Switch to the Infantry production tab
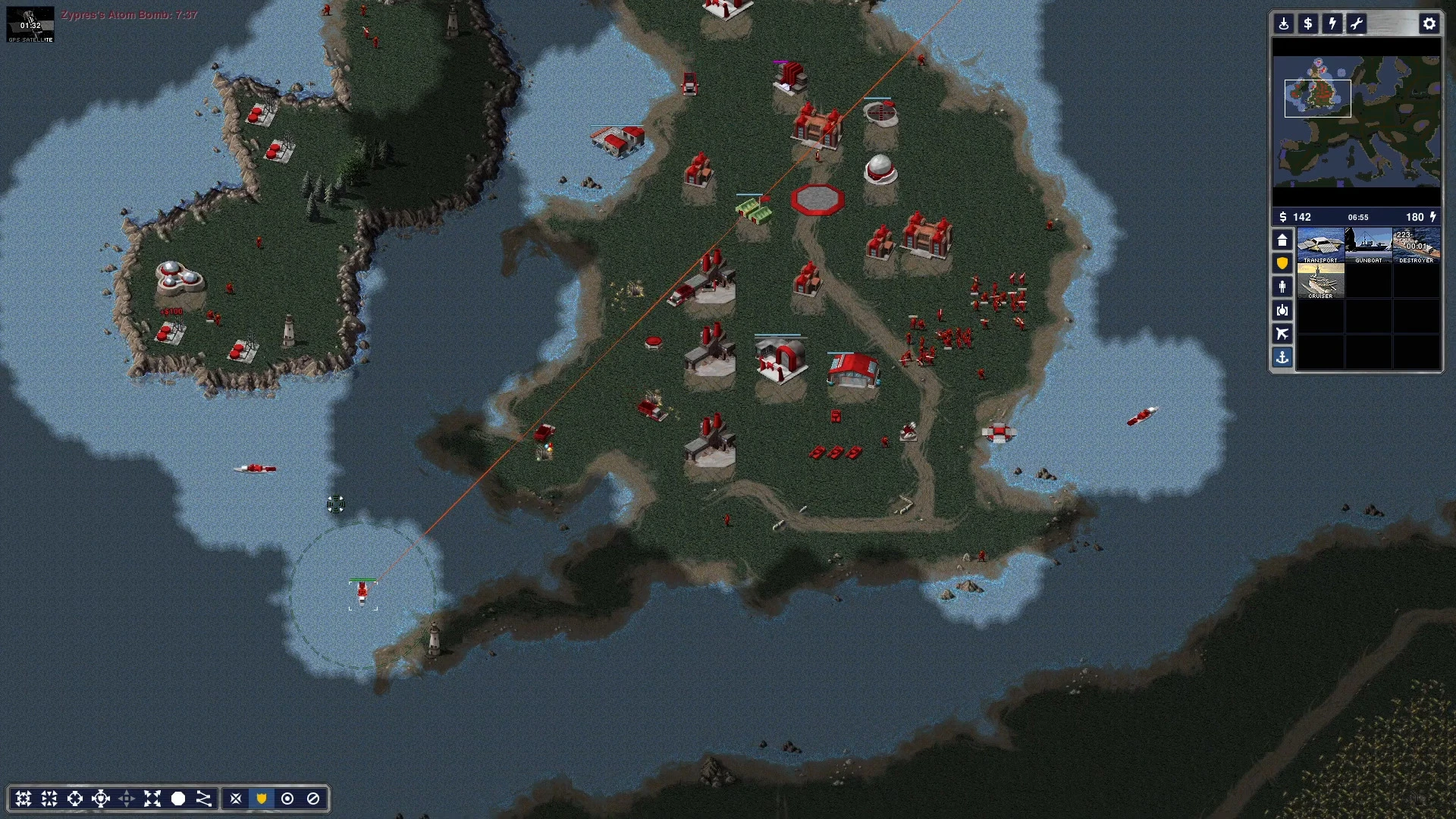1456x819 pixels. [x=1282, y=287]
